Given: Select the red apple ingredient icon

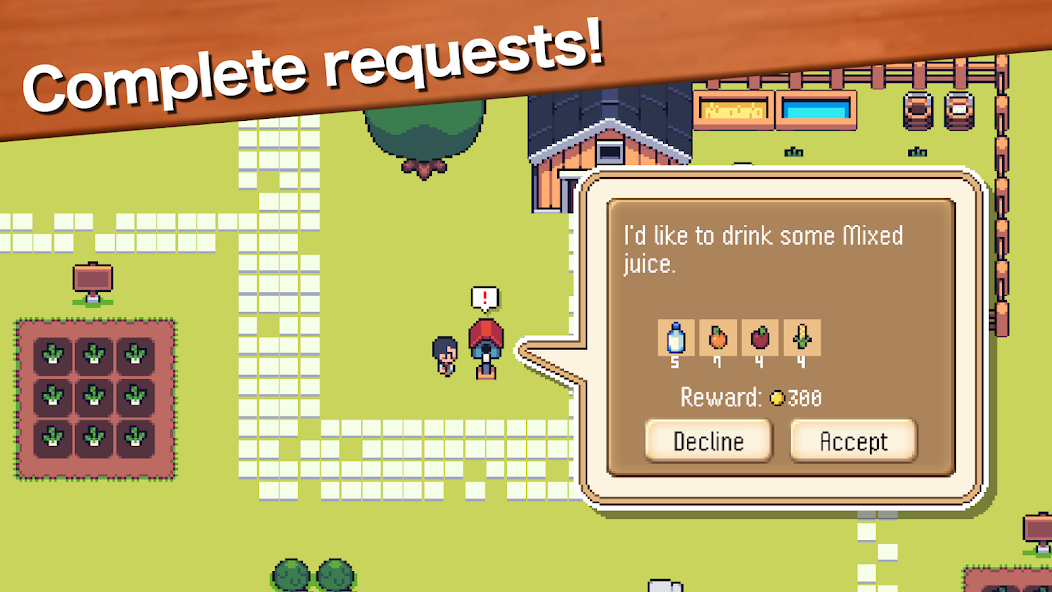Looking at the screenshot, I should [760, 337].
